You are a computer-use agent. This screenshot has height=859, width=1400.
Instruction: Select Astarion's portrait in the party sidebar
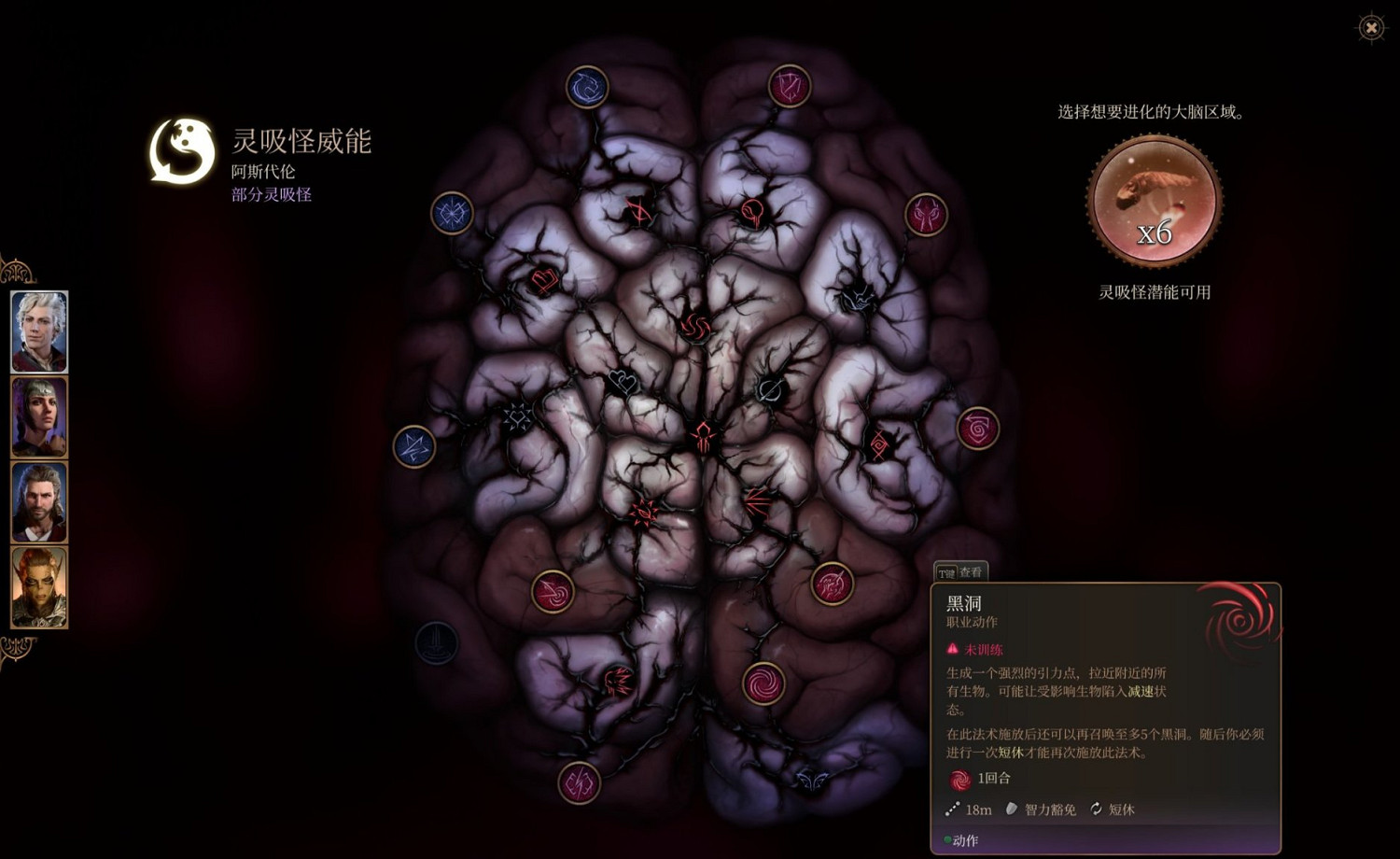pos(38,330)
